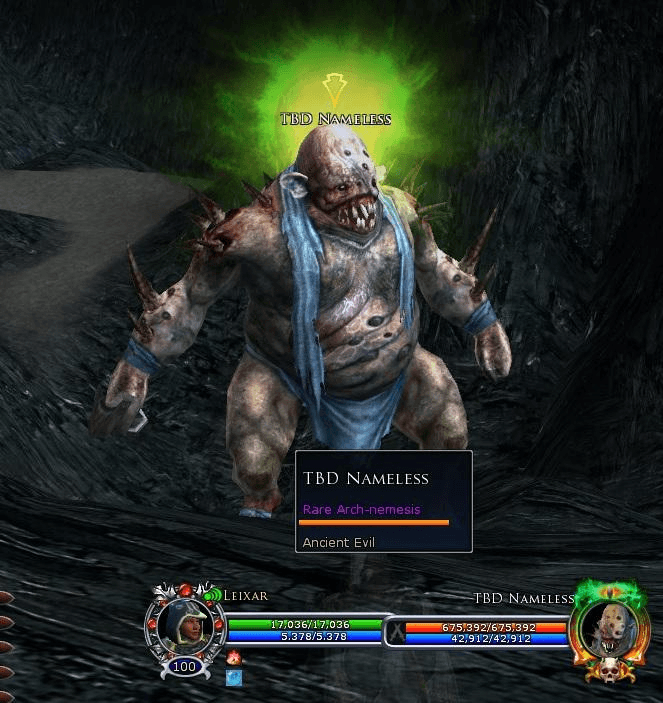The width and height of the screenshot is (663, 703).
Task: Click the red flame buff icon
Action: [234, 658]
